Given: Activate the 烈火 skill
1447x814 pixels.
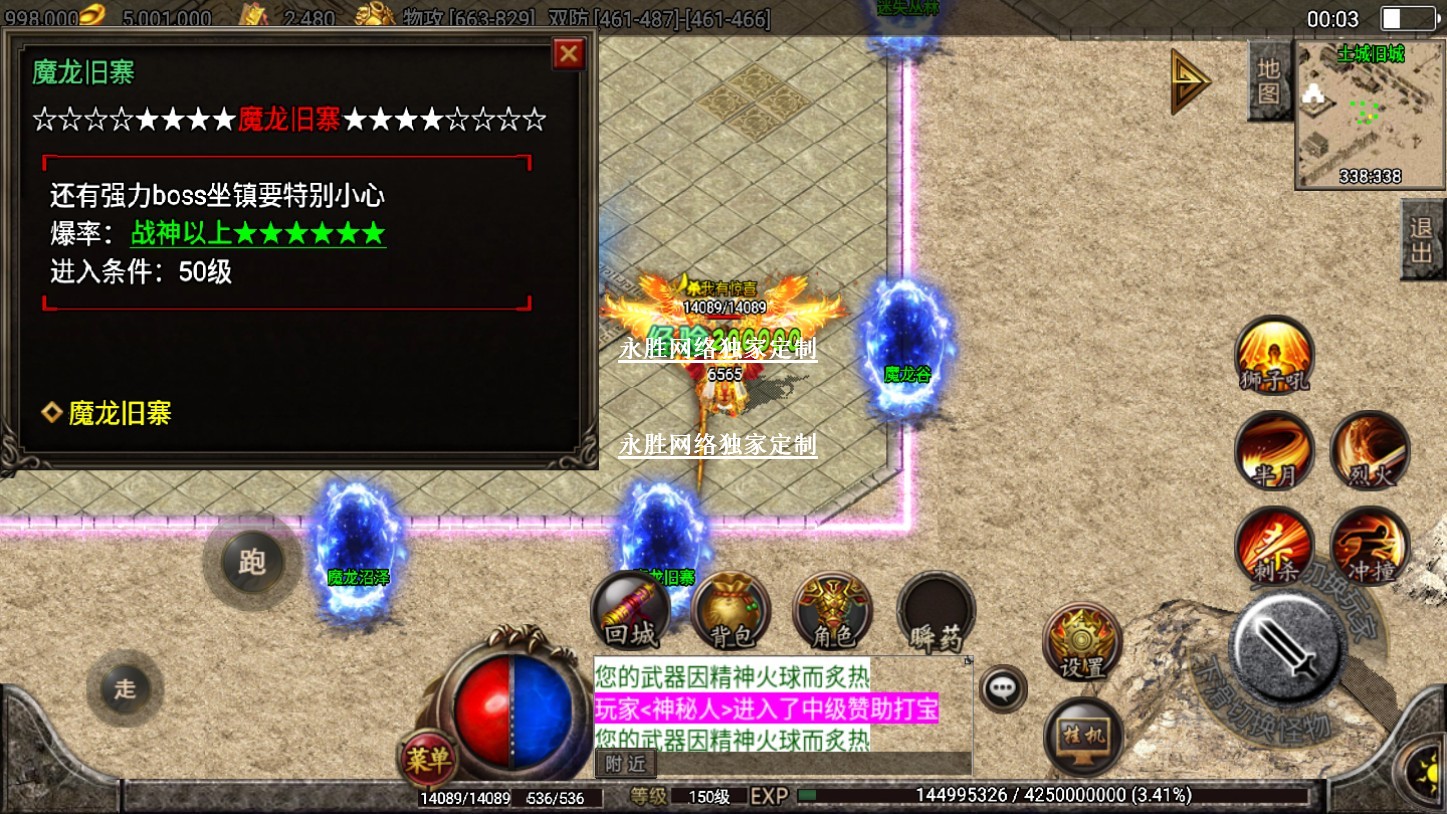Looking at the screenshot, I should [x=1370, y=450].
